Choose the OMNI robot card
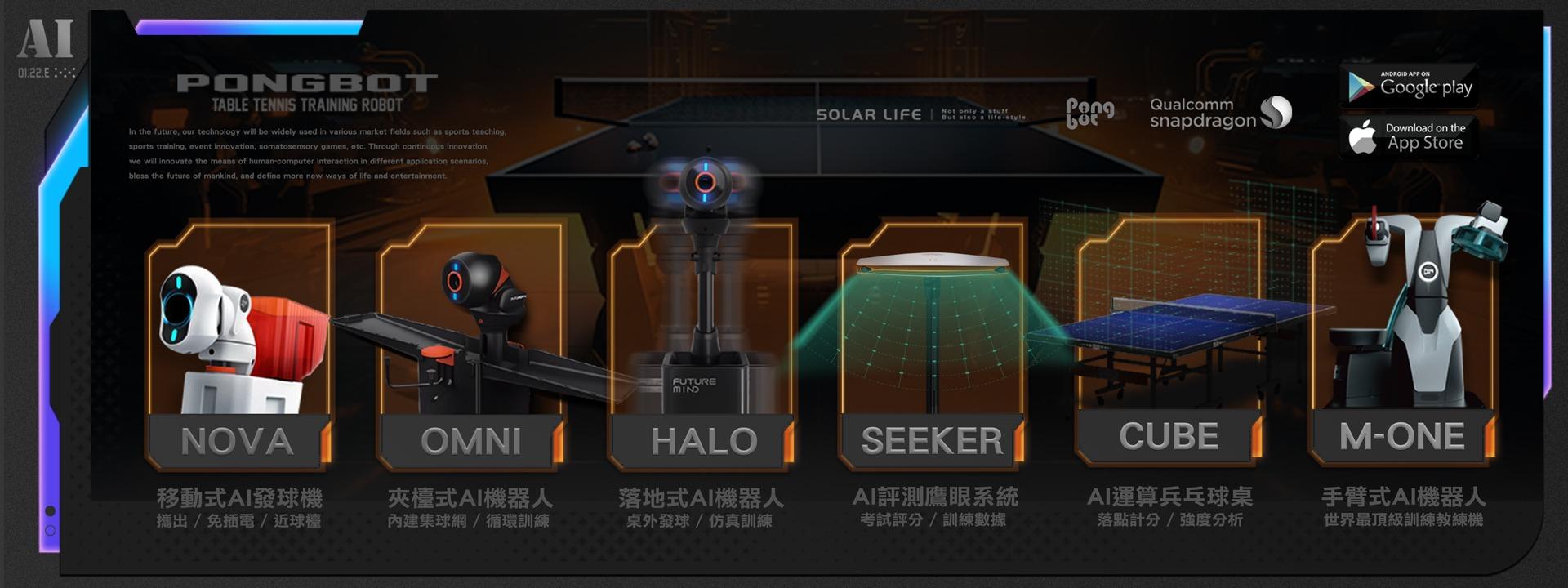This screenshot has width=1568, height=588. [x=470, y=343]
